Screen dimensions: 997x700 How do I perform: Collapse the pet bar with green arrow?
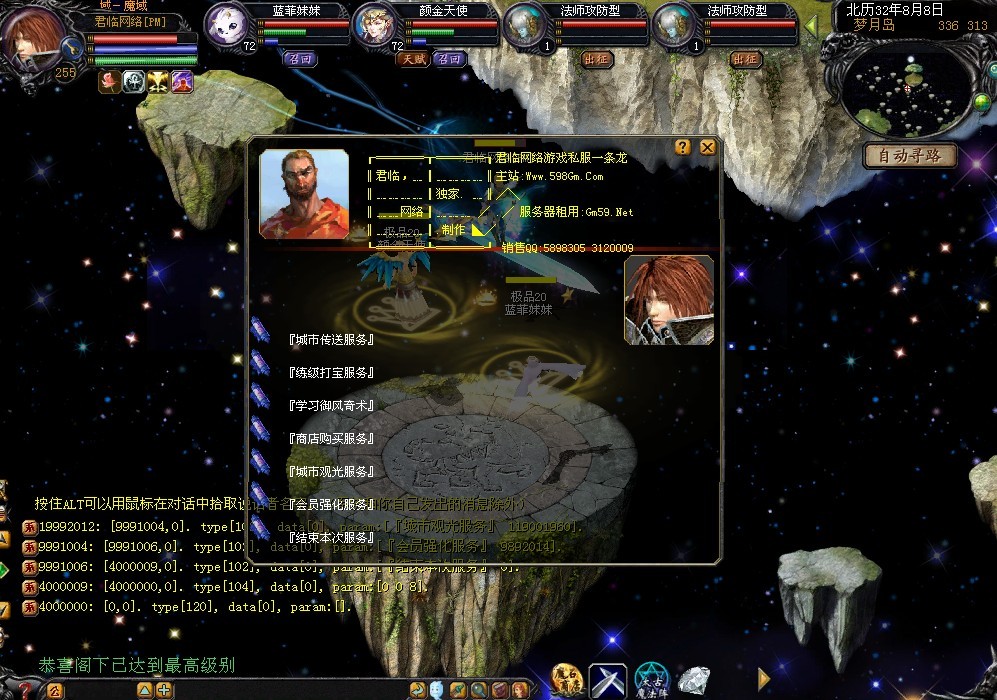[x=811, y=25]
